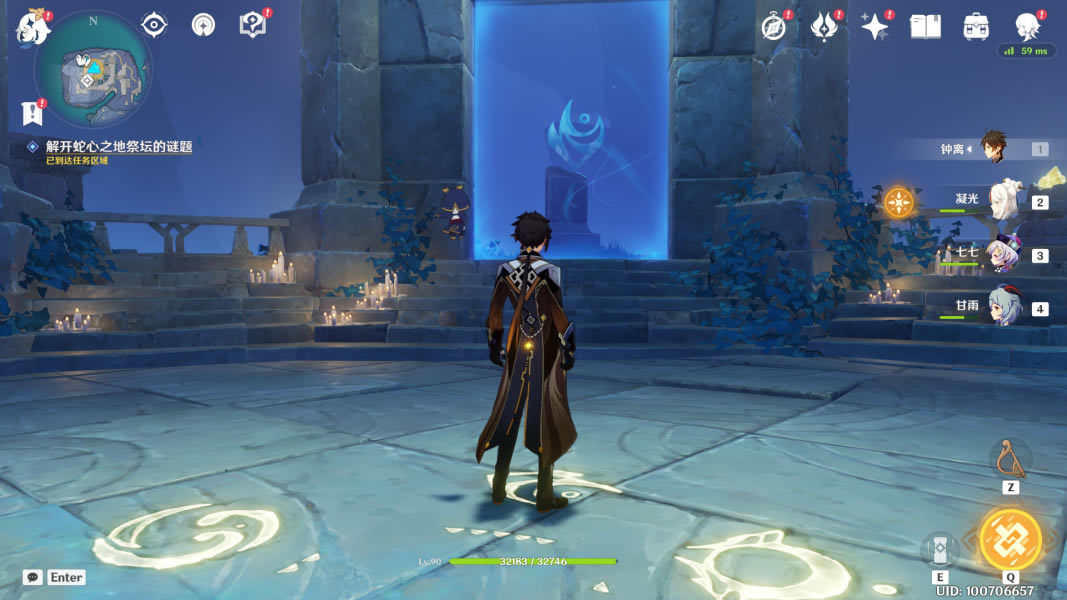Open the quest log flag icon
Screen dimensions: 1067x600
[x=33, y=113]
